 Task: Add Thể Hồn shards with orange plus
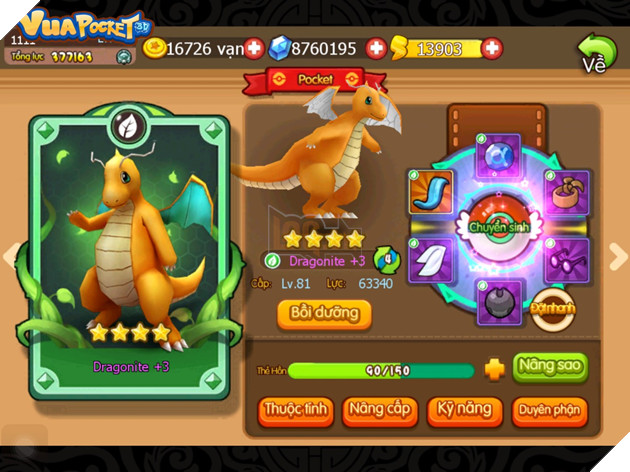click(x=494, y=370)
